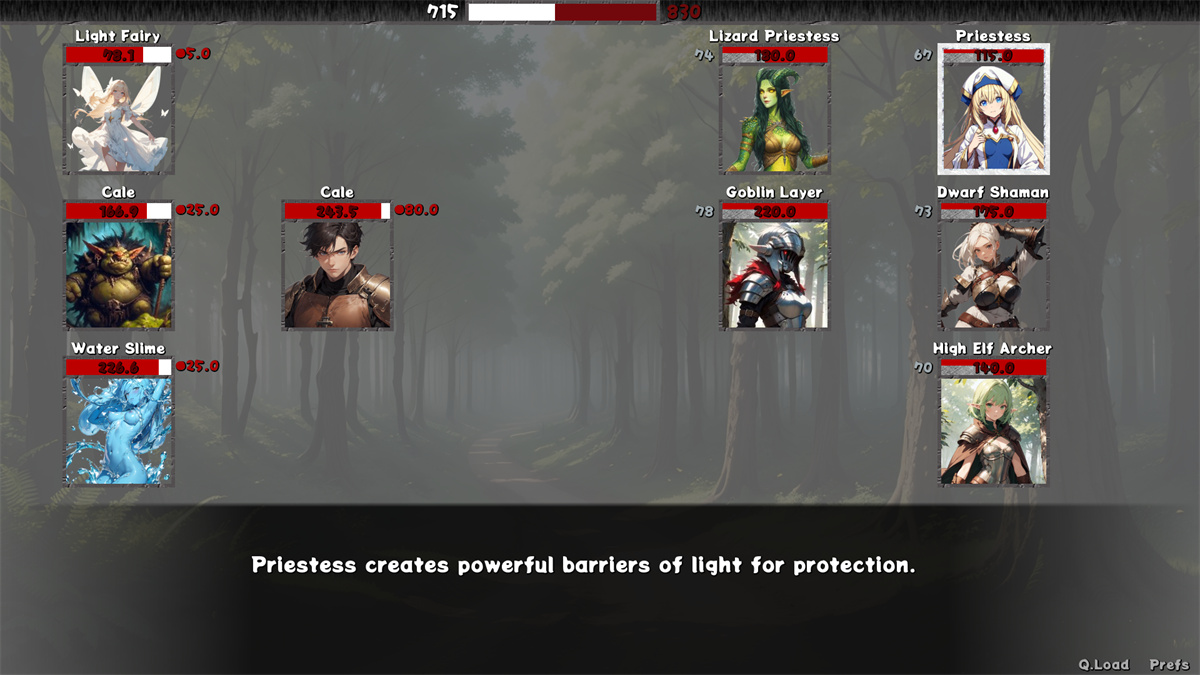Open the Q.Load quick load option
Screen dimensions: 1200x675
[1103, 665]
